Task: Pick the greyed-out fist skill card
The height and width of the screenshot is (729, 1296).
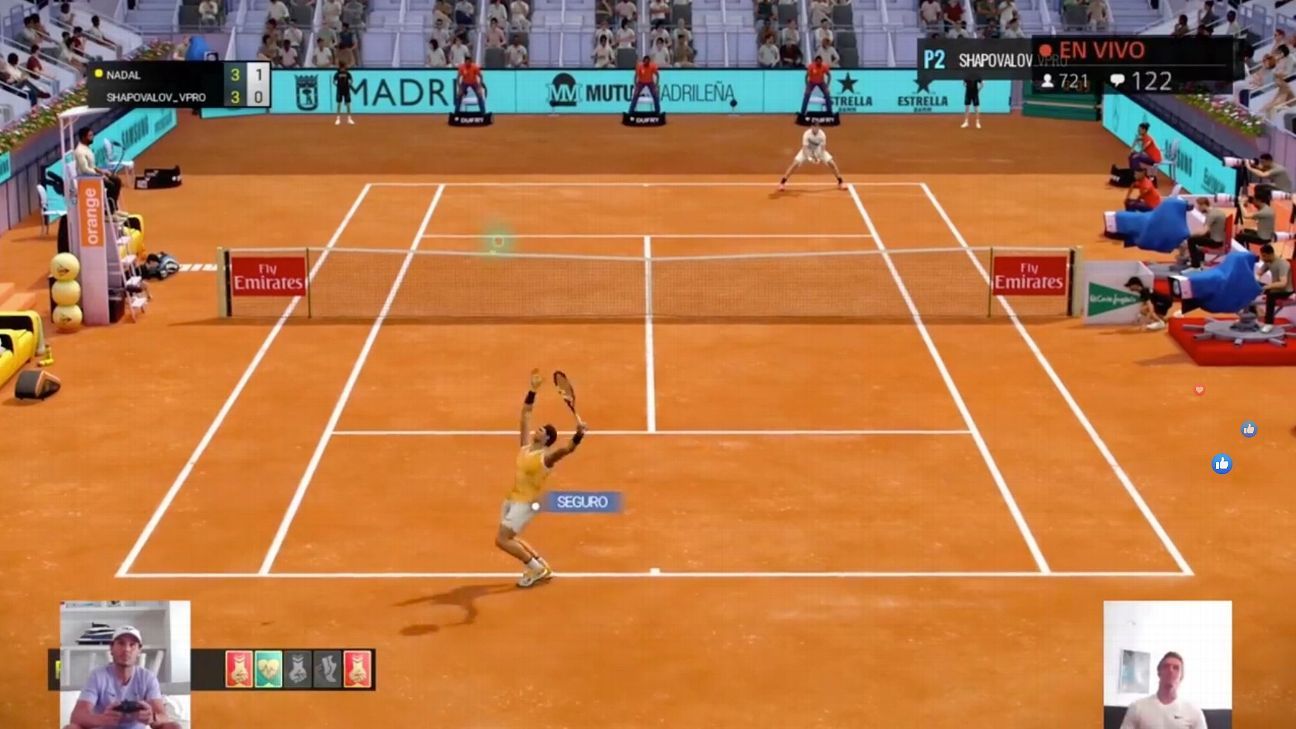Action: (x=298, y=669)
